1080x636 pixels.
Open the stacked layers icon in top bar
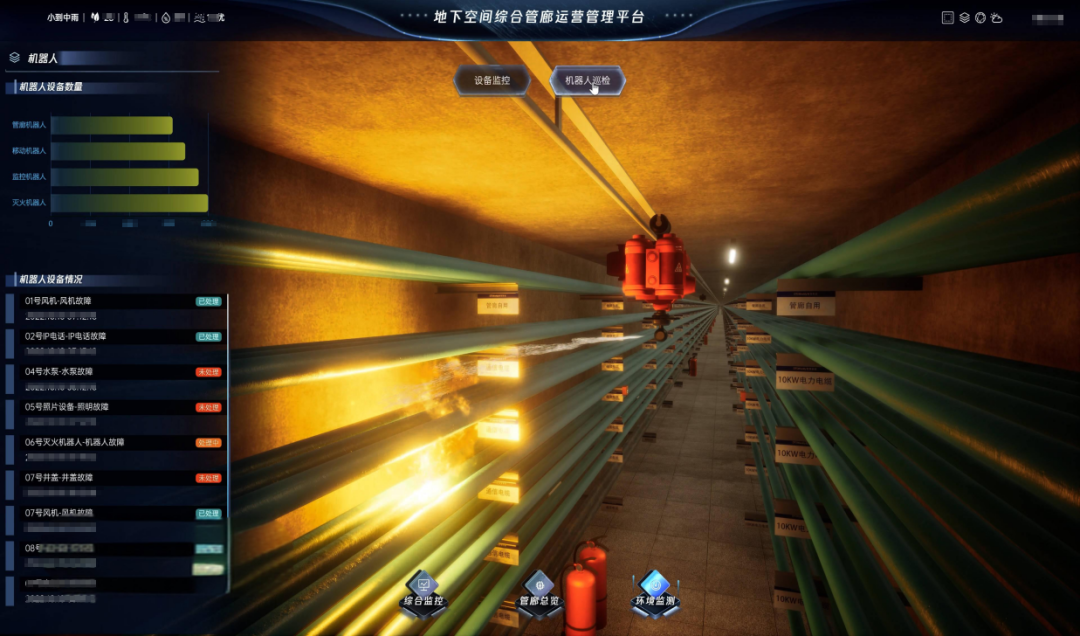click(964, 18)
